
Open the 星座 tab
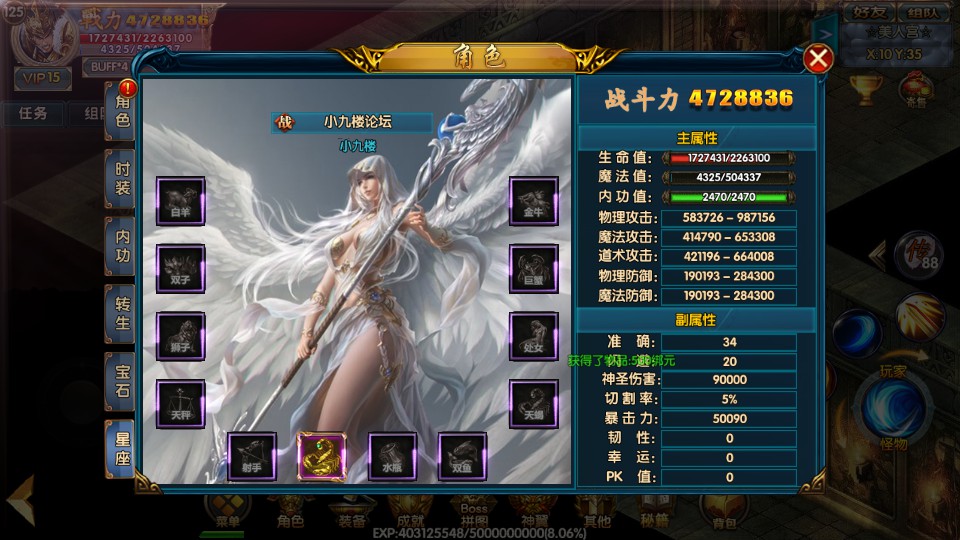(122, 447)
